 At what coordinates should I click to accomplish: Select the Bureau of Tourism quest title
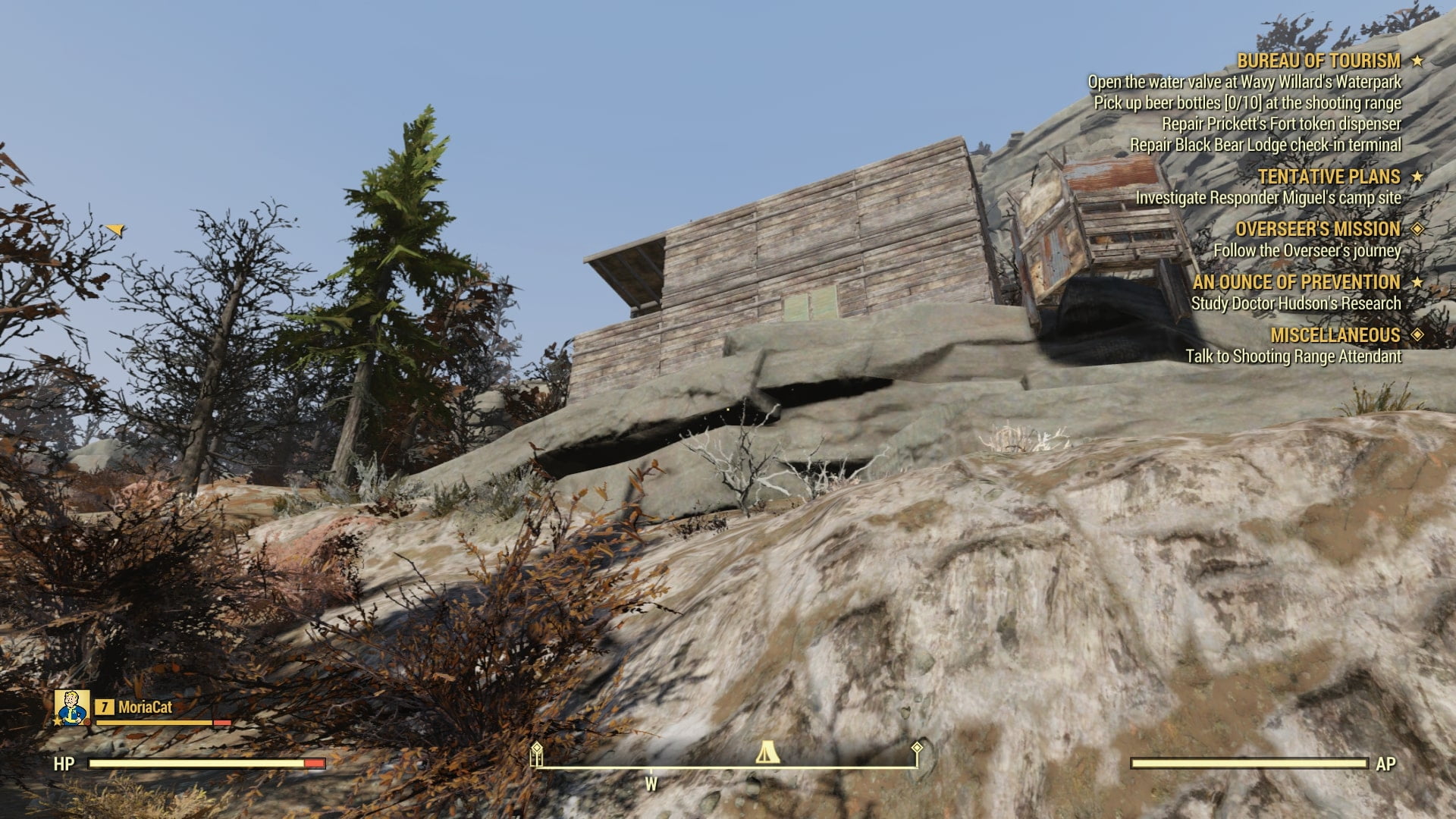(x=1319, y=61)
